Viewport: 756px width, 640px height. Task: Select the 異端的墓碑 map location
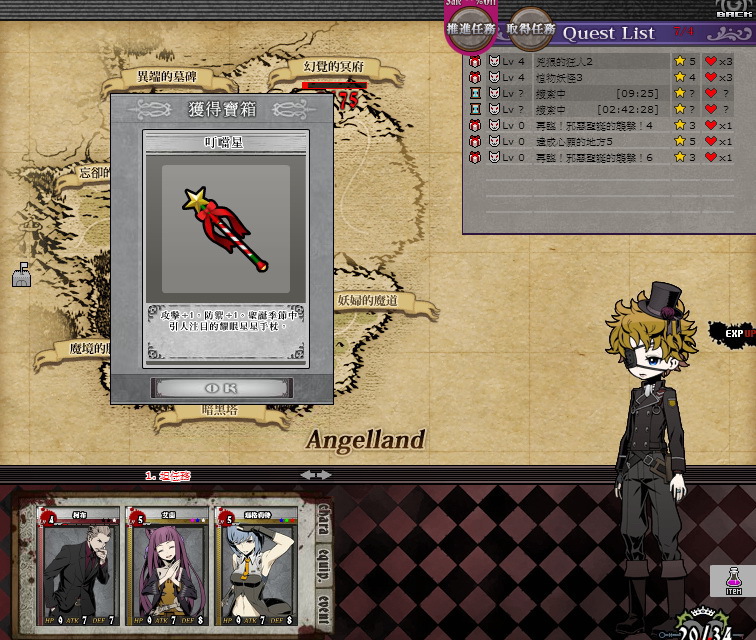pyautogui.click(x=167, y=76)
